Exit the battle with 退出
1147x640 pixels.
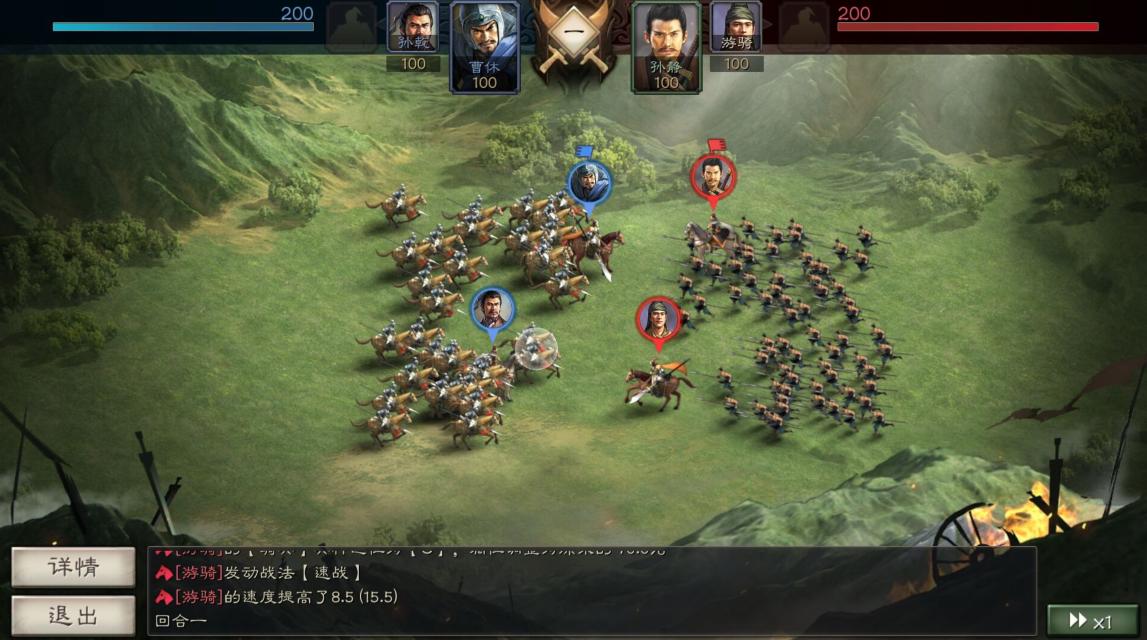pos(73,615)
